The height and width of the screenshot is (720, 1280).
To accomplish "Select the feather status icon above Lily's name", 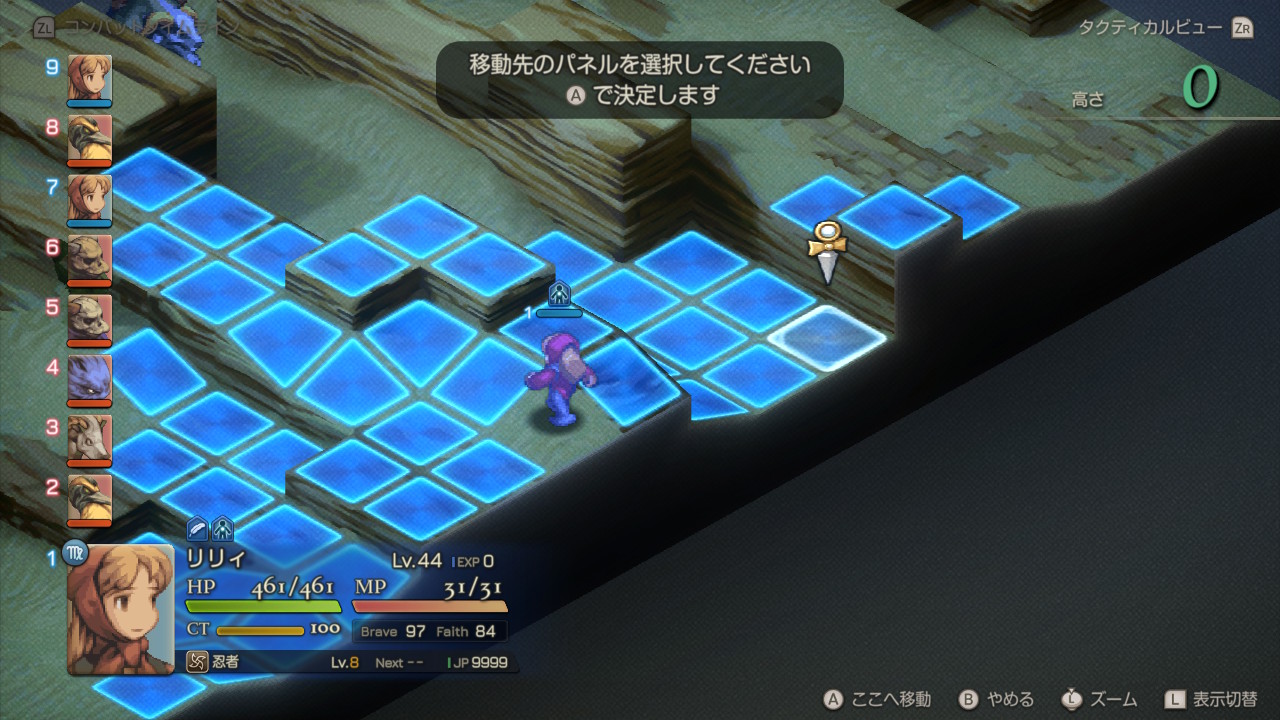I will 198,529.
